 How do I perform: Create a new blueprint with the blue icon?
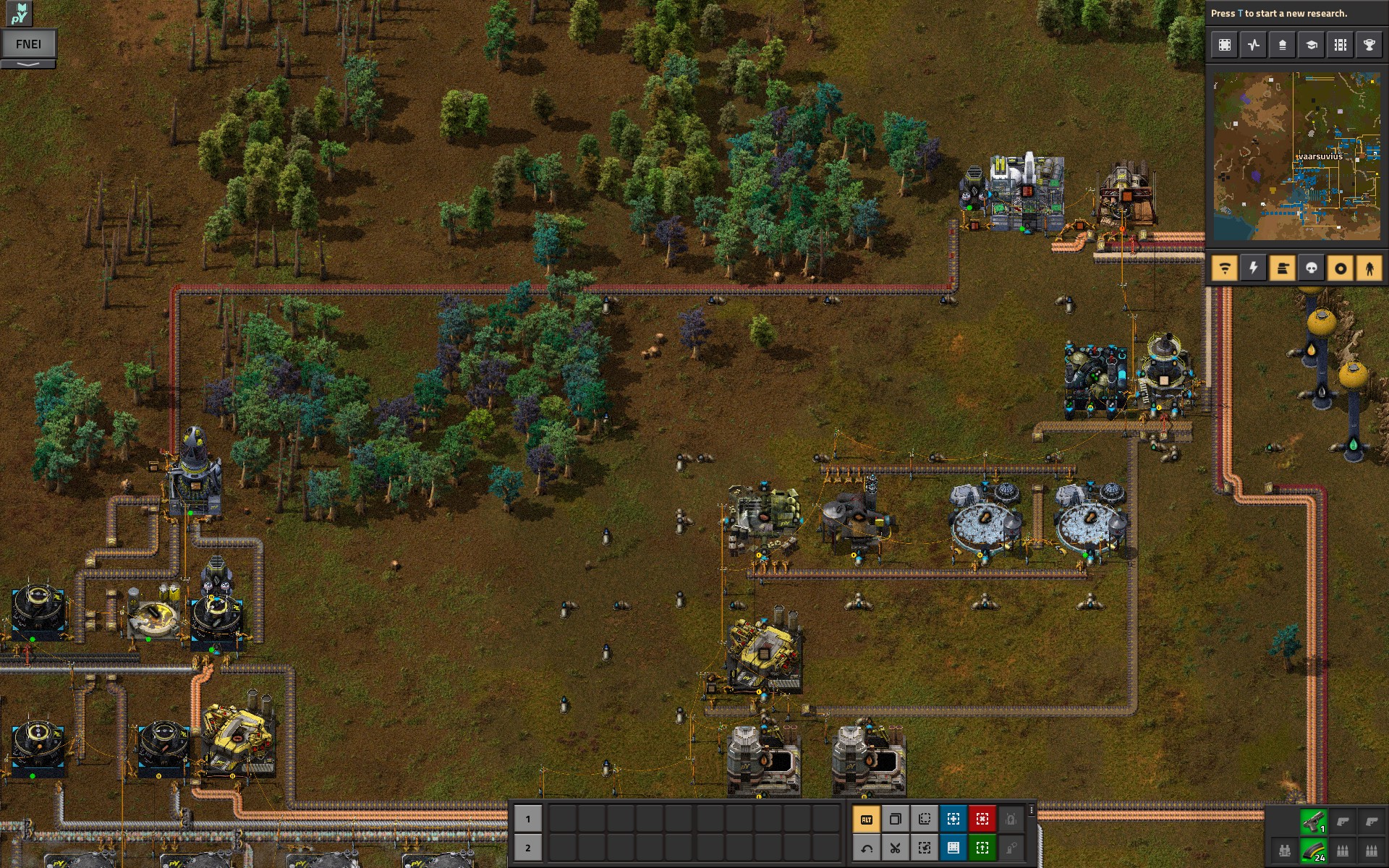point(953,819)
